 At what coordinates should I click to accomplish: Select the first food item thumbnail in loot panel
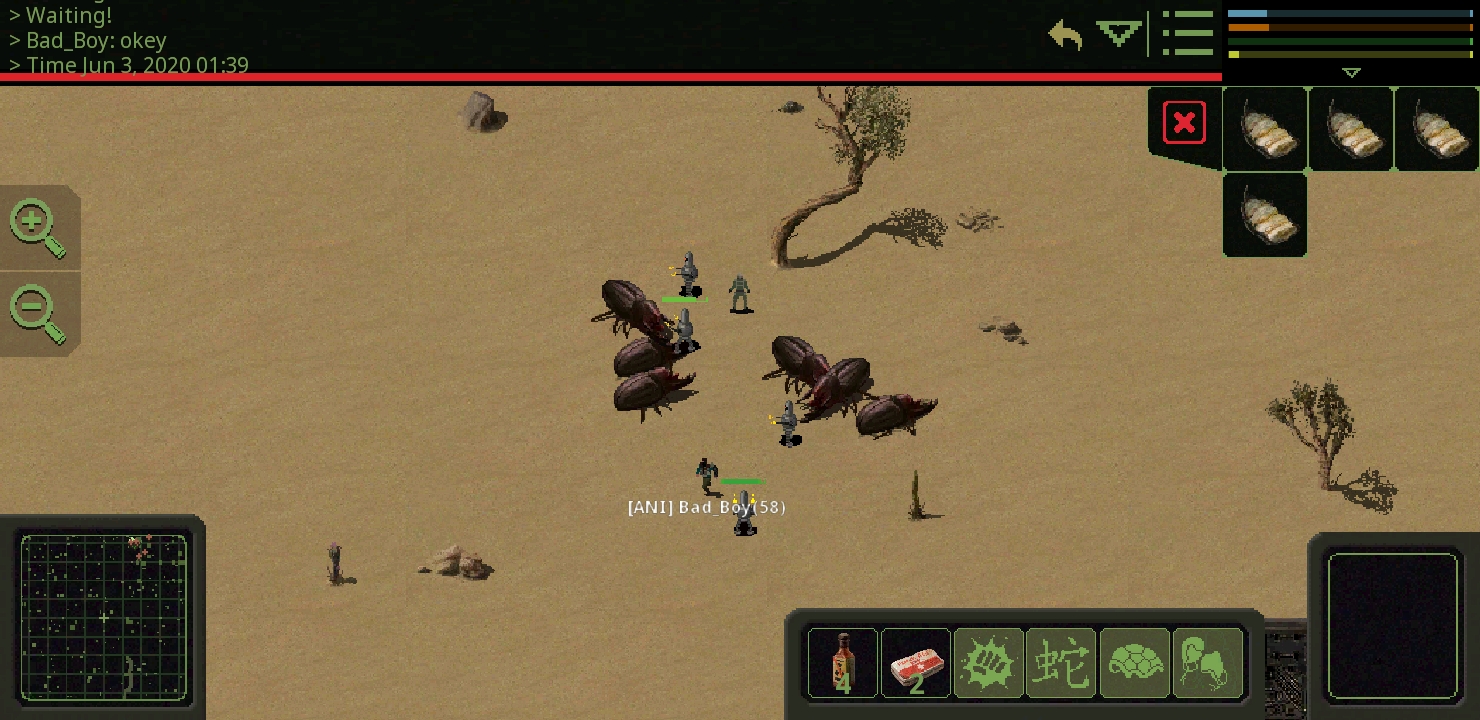[1264, 129]
